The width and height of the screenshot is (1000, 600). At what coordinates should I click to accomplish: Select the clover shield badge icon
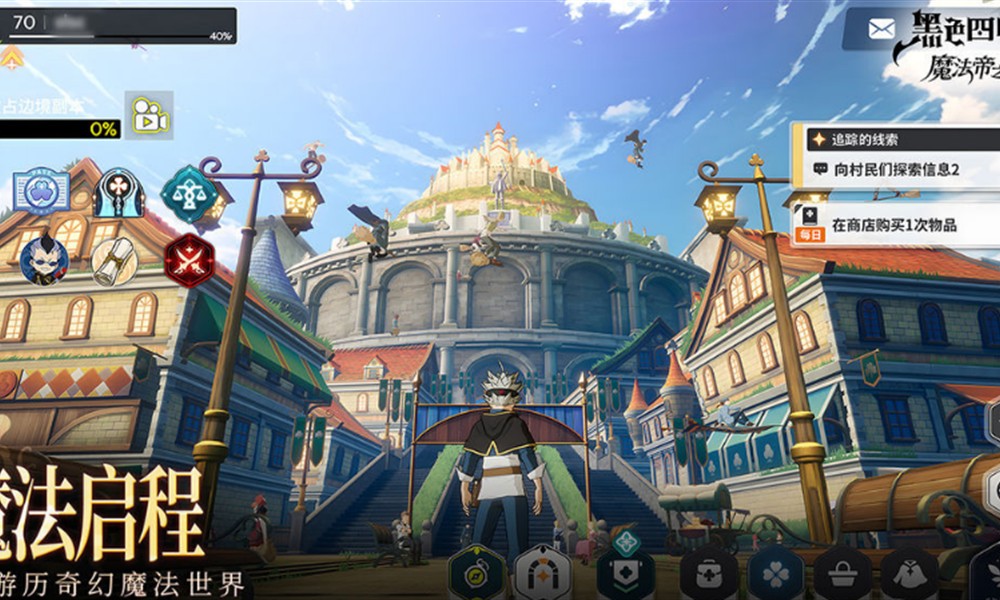click(626, 573)
